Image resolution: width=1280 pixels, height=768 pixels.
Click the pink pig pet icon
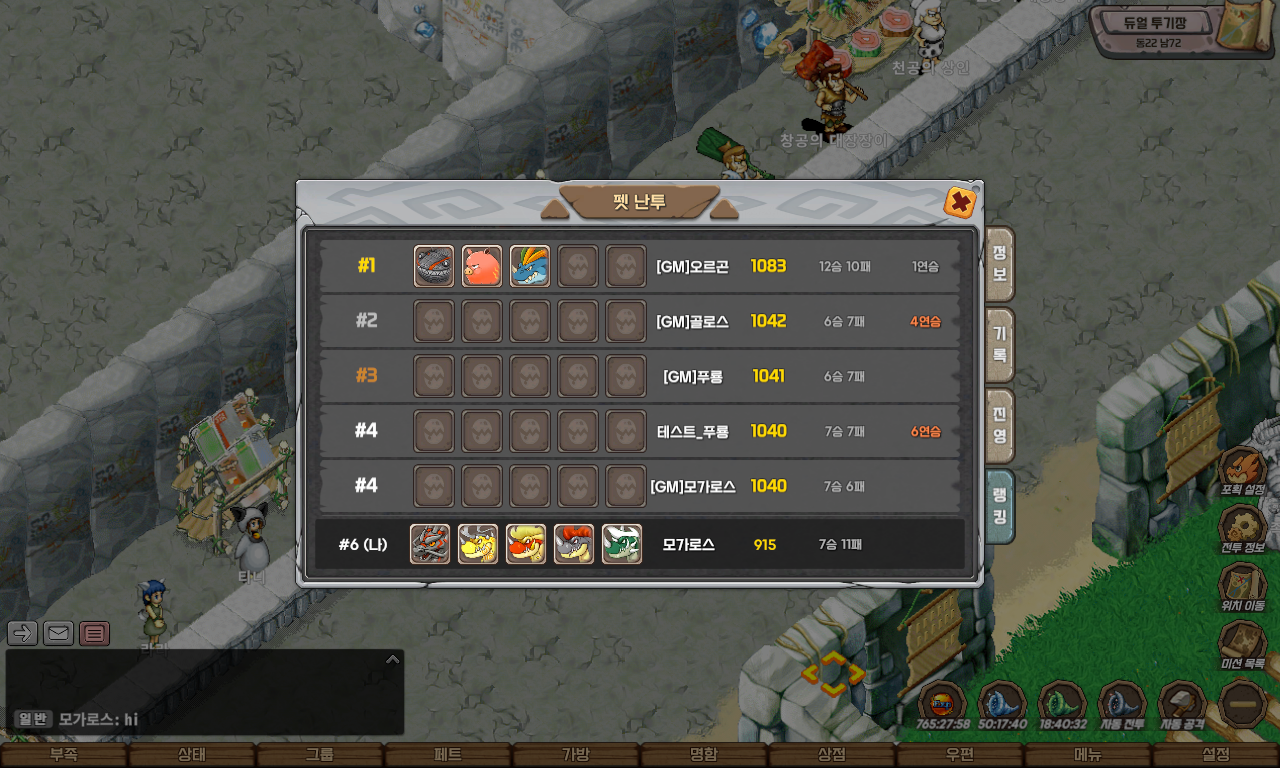click(482, 266)
